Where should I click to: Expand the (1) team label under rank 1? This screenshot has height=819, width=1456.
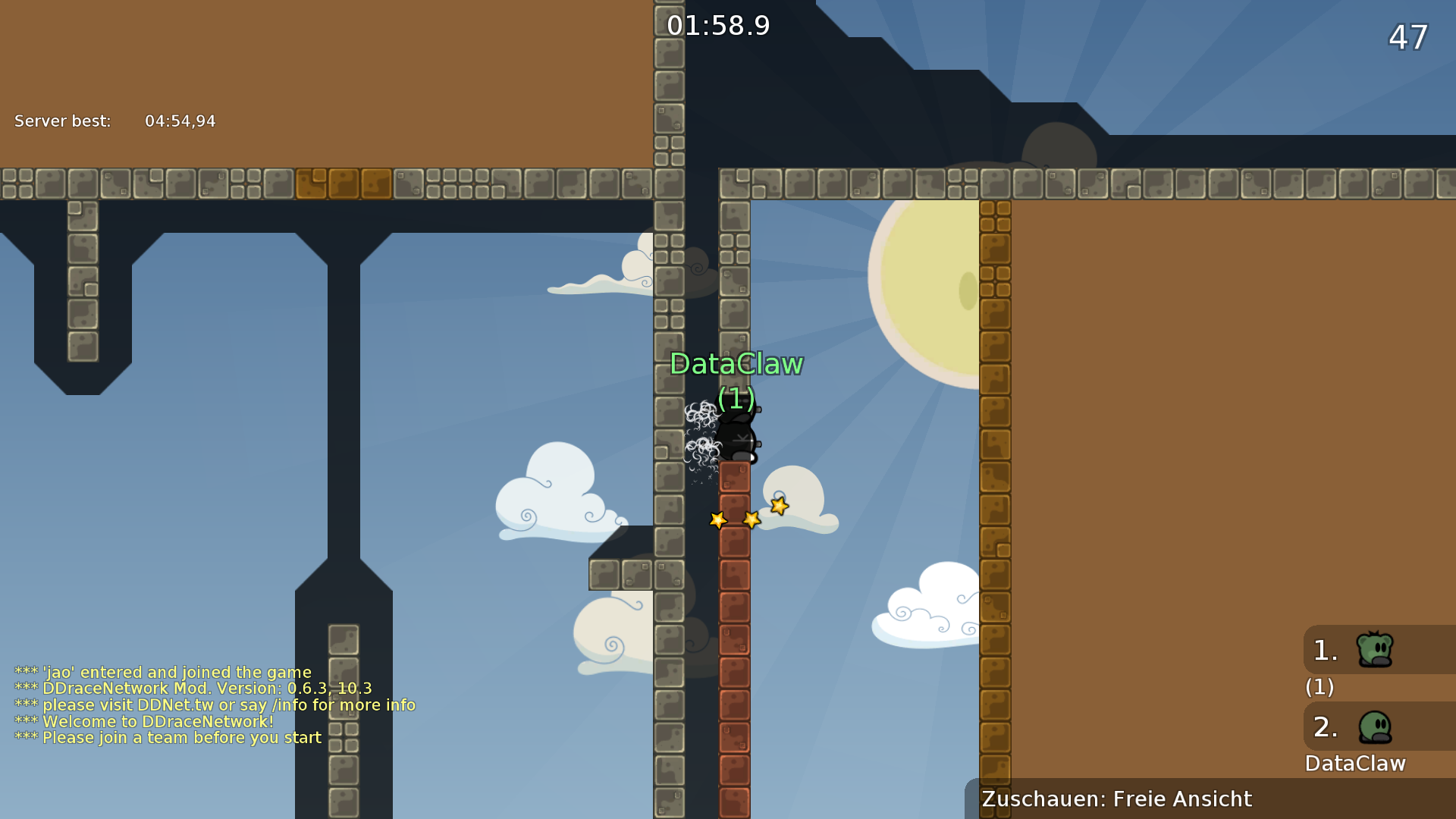point(1318,688)
